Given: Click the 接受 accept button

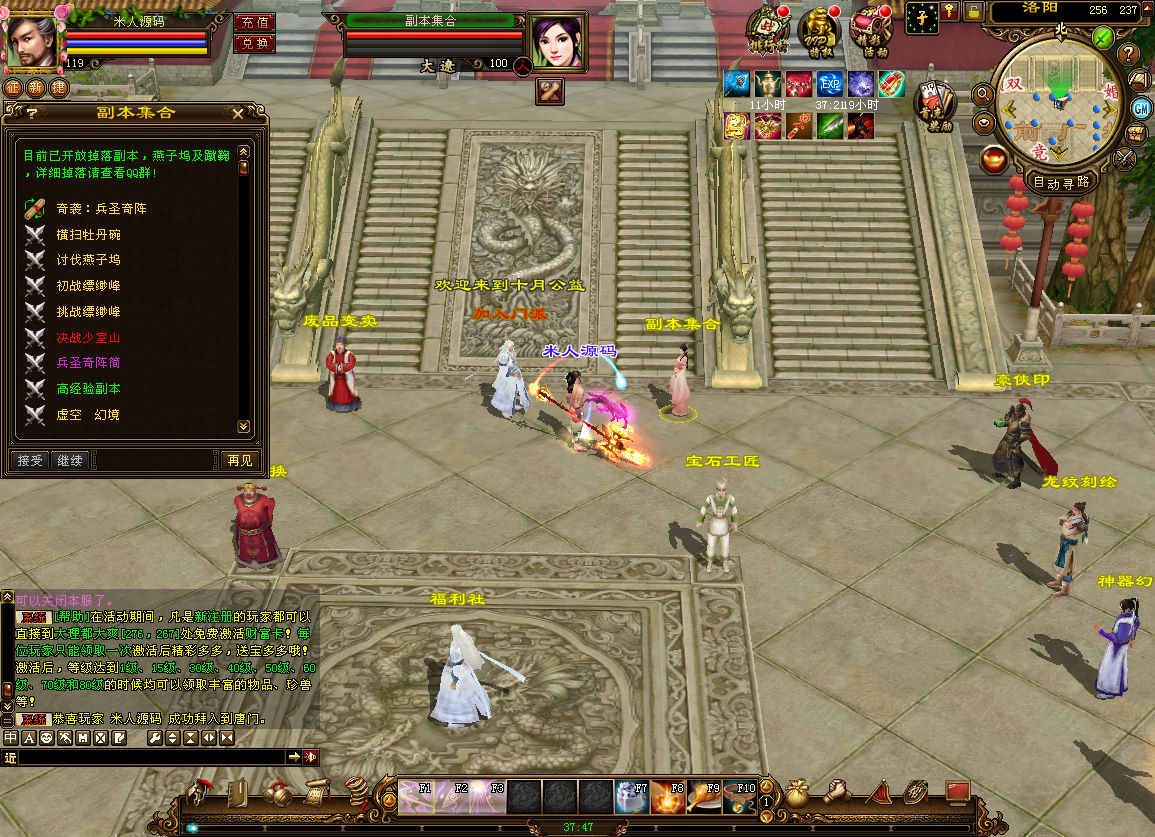Looking at the screenshot, I should (31, 460).
